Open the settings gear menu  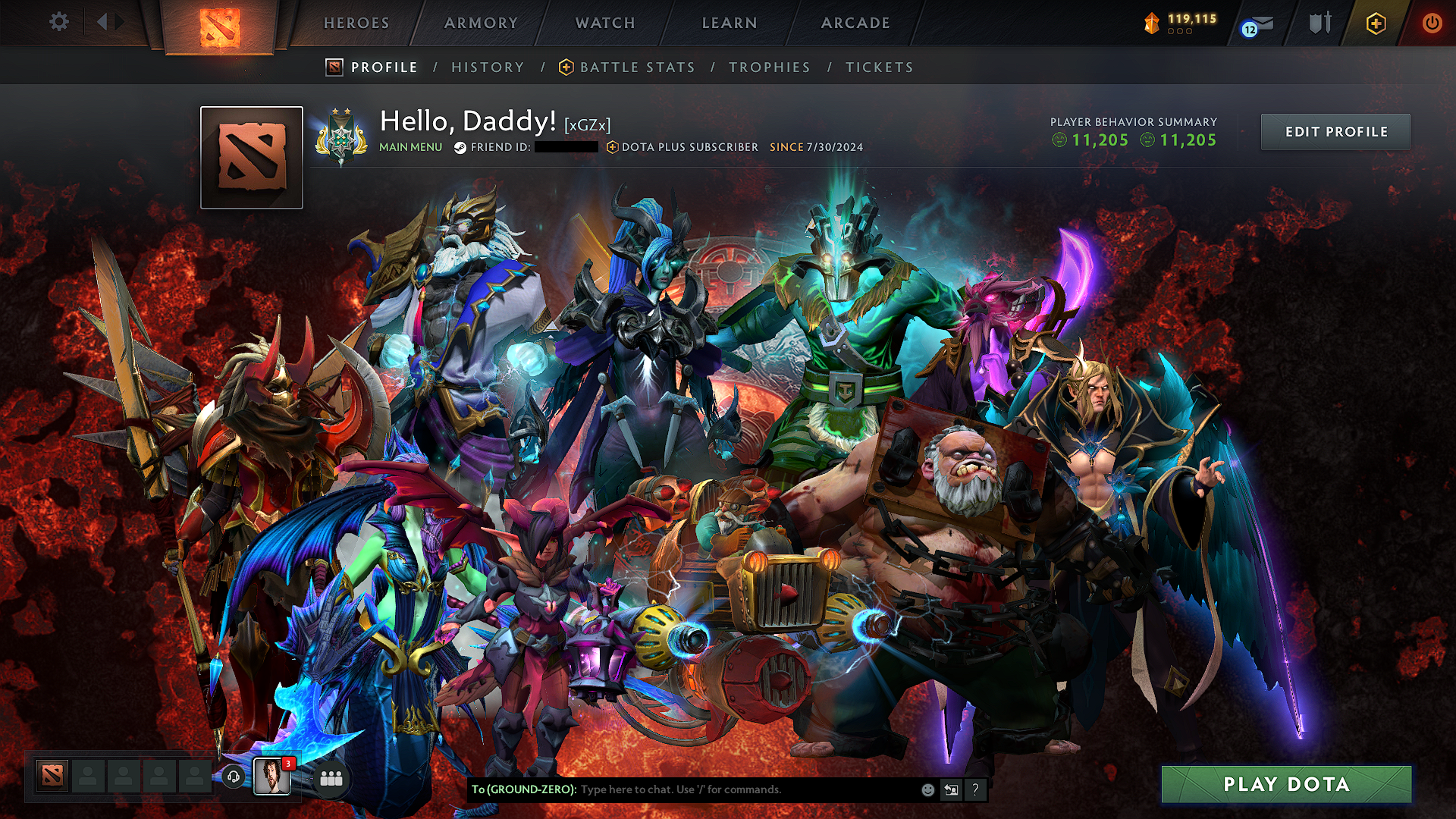tap(59, 22)
